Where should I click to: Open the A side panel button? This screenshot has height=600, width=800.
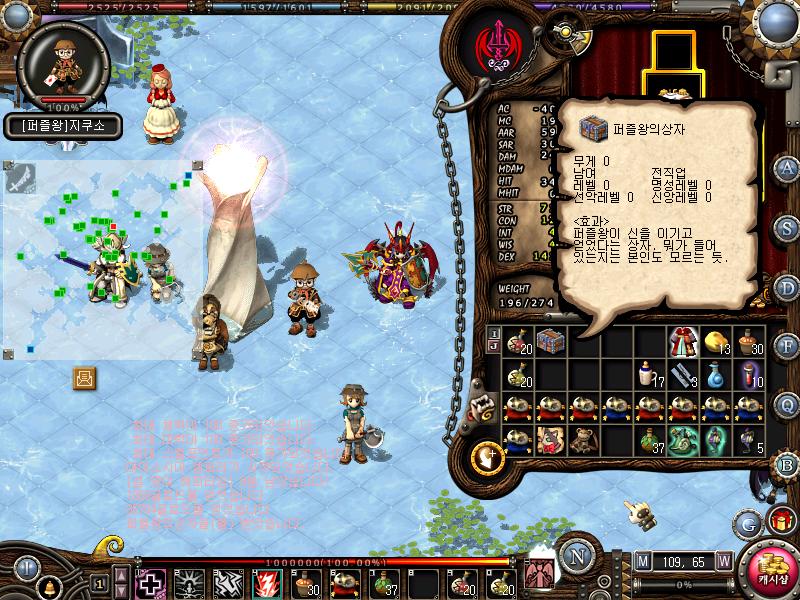point(788,167)
